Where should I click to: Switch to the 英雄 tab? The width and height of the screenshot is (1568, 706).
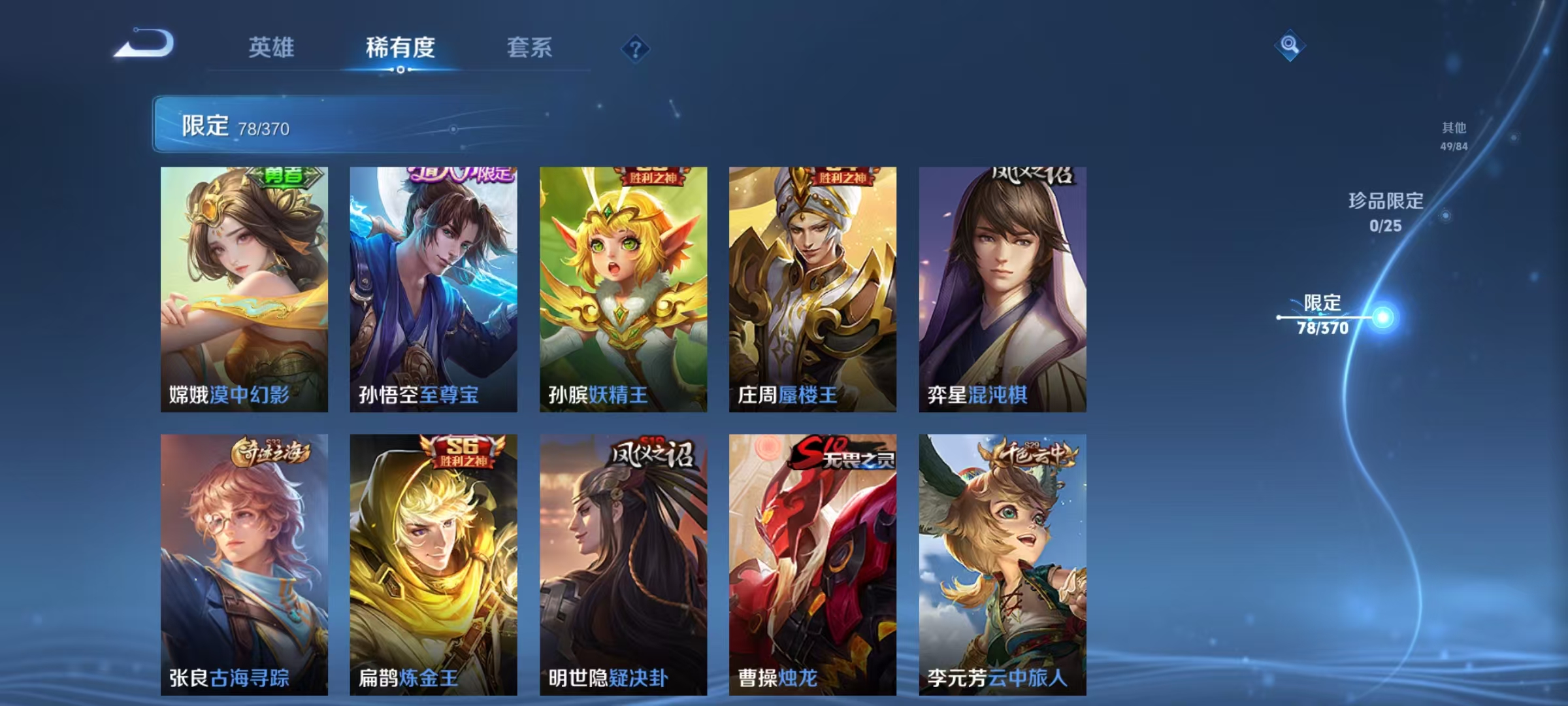pos(272,48)
